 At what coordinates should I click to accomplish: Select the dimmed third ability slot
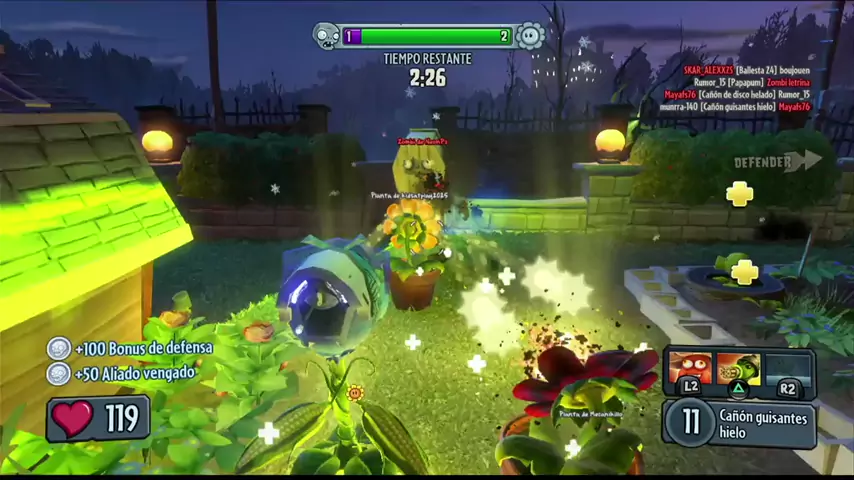[788, 368]
